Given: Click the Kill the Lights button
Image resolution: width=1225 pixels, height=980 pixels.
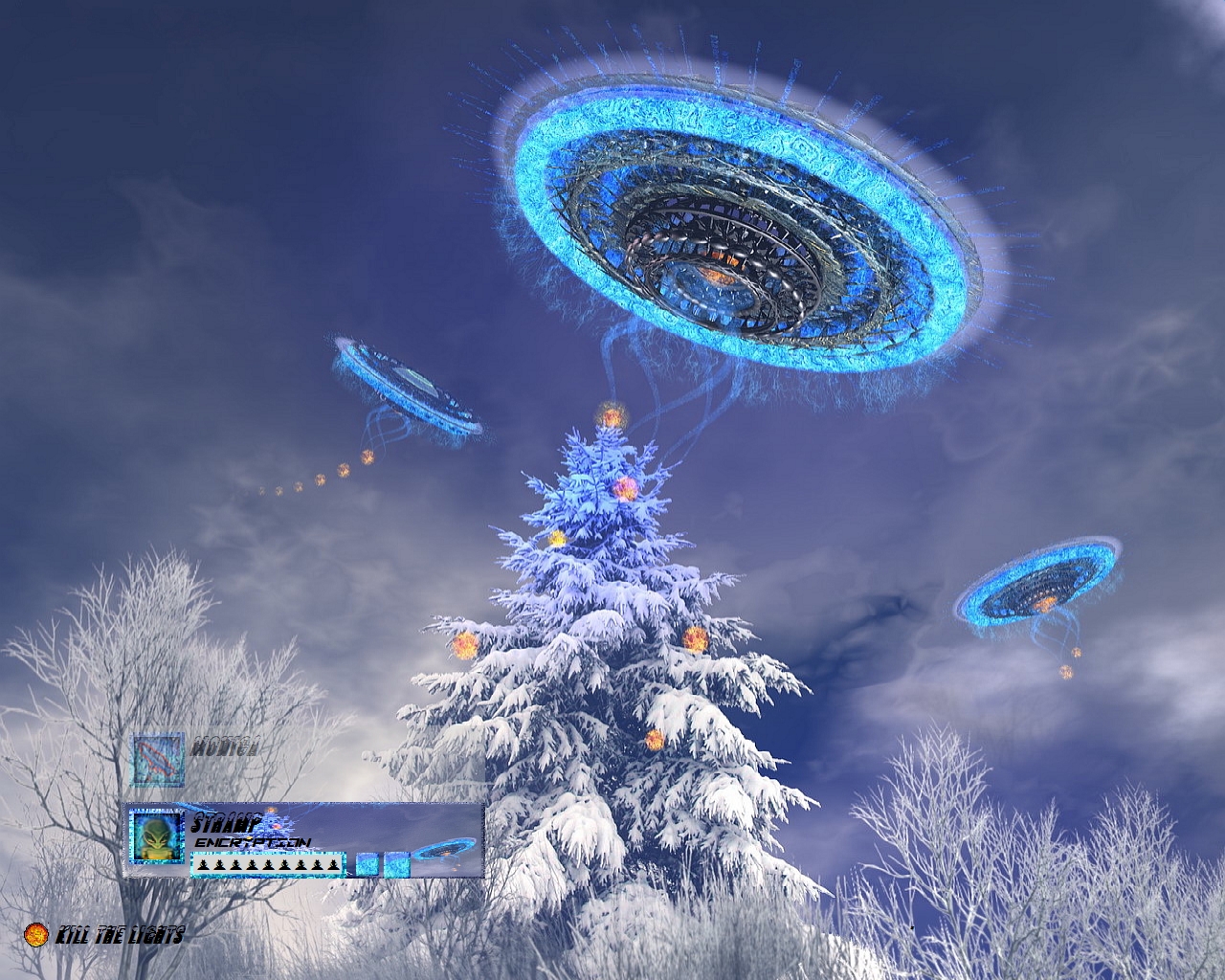Looking at the screenshot, I should [x=103, y=934].
